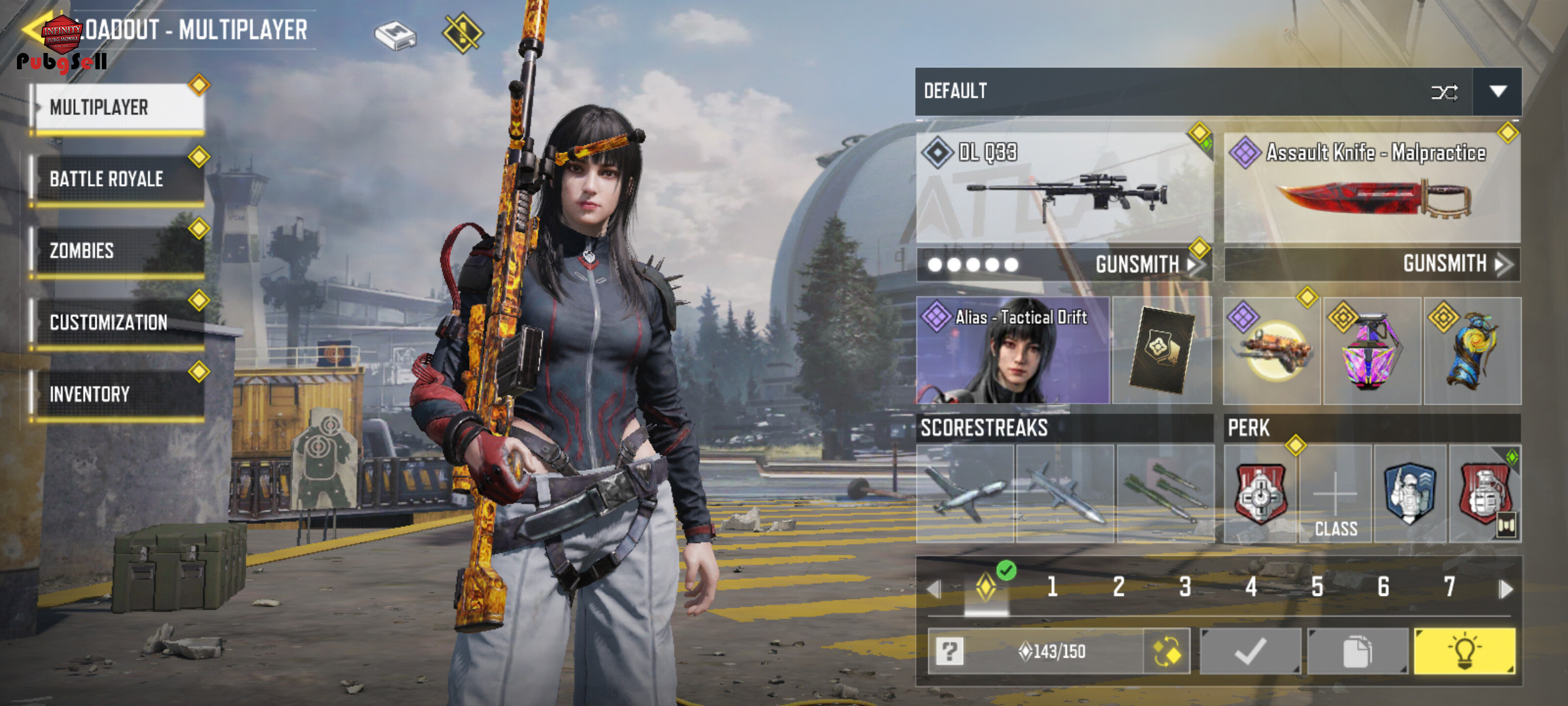The height and width of the screenshot is (706, 1568).
Task: Select the blue soldier perk icon
Action: click(x=1410, y=495)
